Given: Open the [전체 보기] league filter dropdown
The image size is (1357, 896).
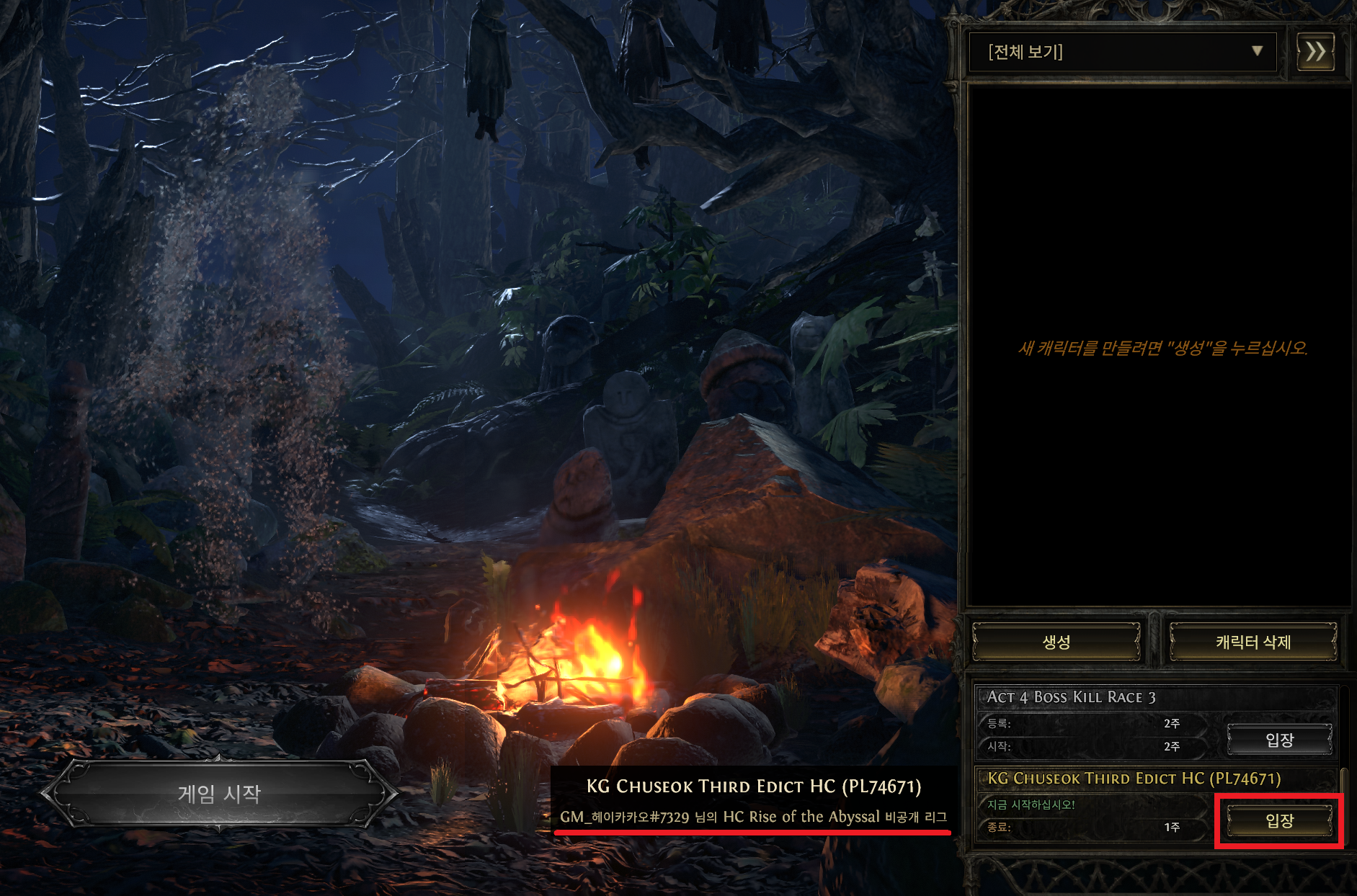Looking at the screenshot, I should pyautogui.click(x=1122, y=52).
